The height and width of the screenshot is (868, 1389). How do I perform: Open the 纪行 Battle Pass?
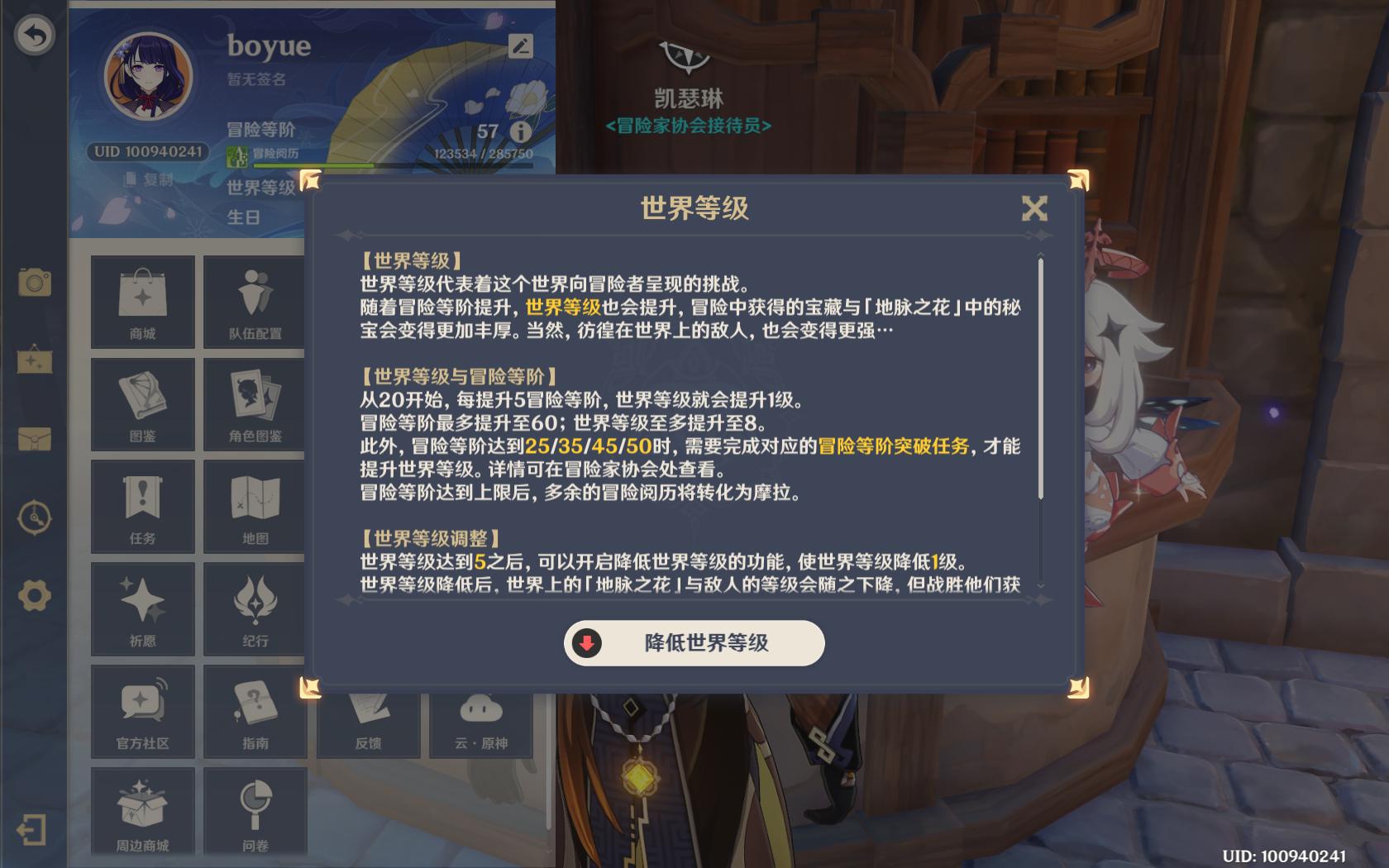pyautogui.click(x=255, y=609)
